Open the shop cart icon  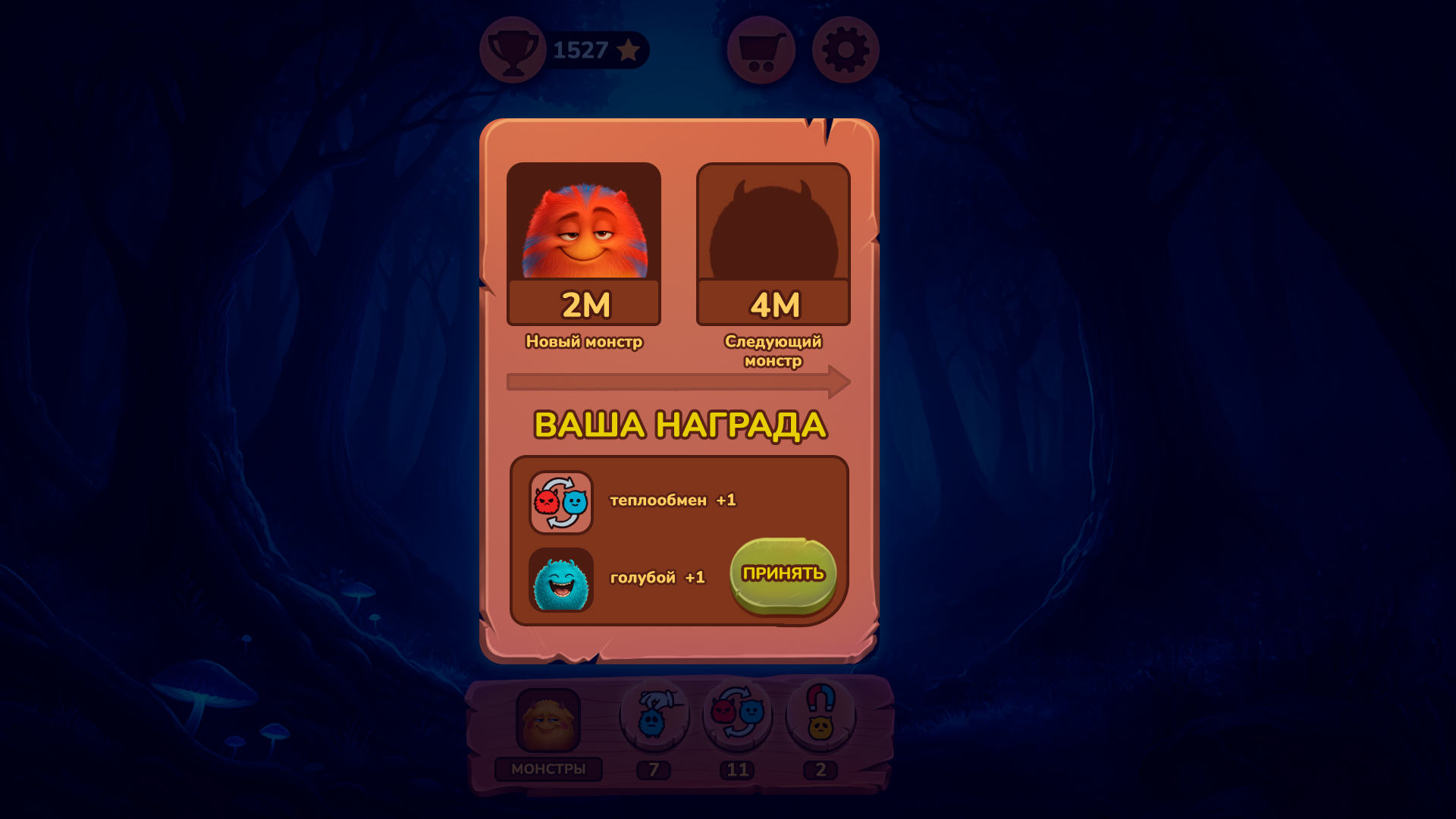point(759,49)
